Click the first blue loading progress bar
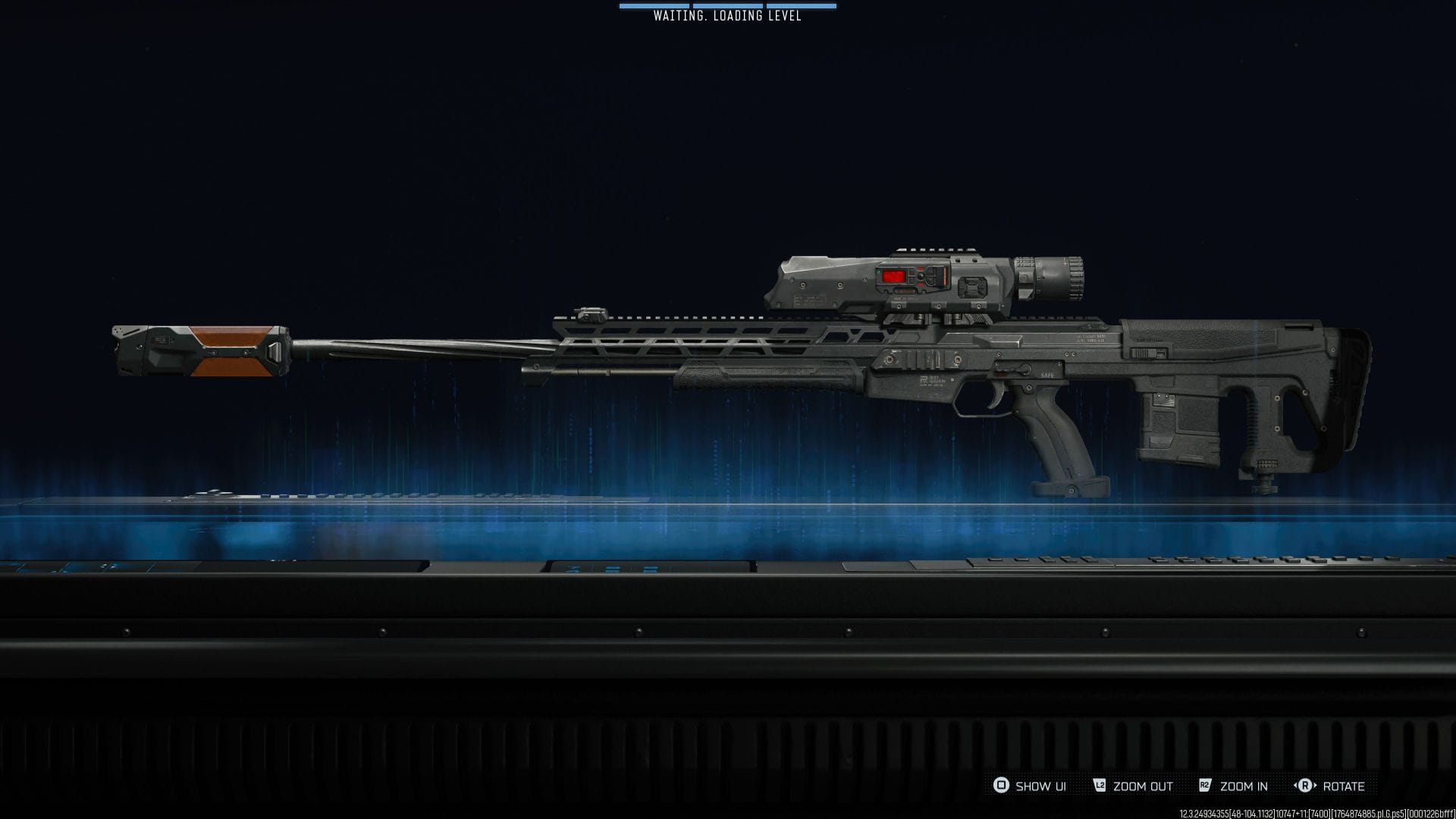 click(x=654, y=6)
